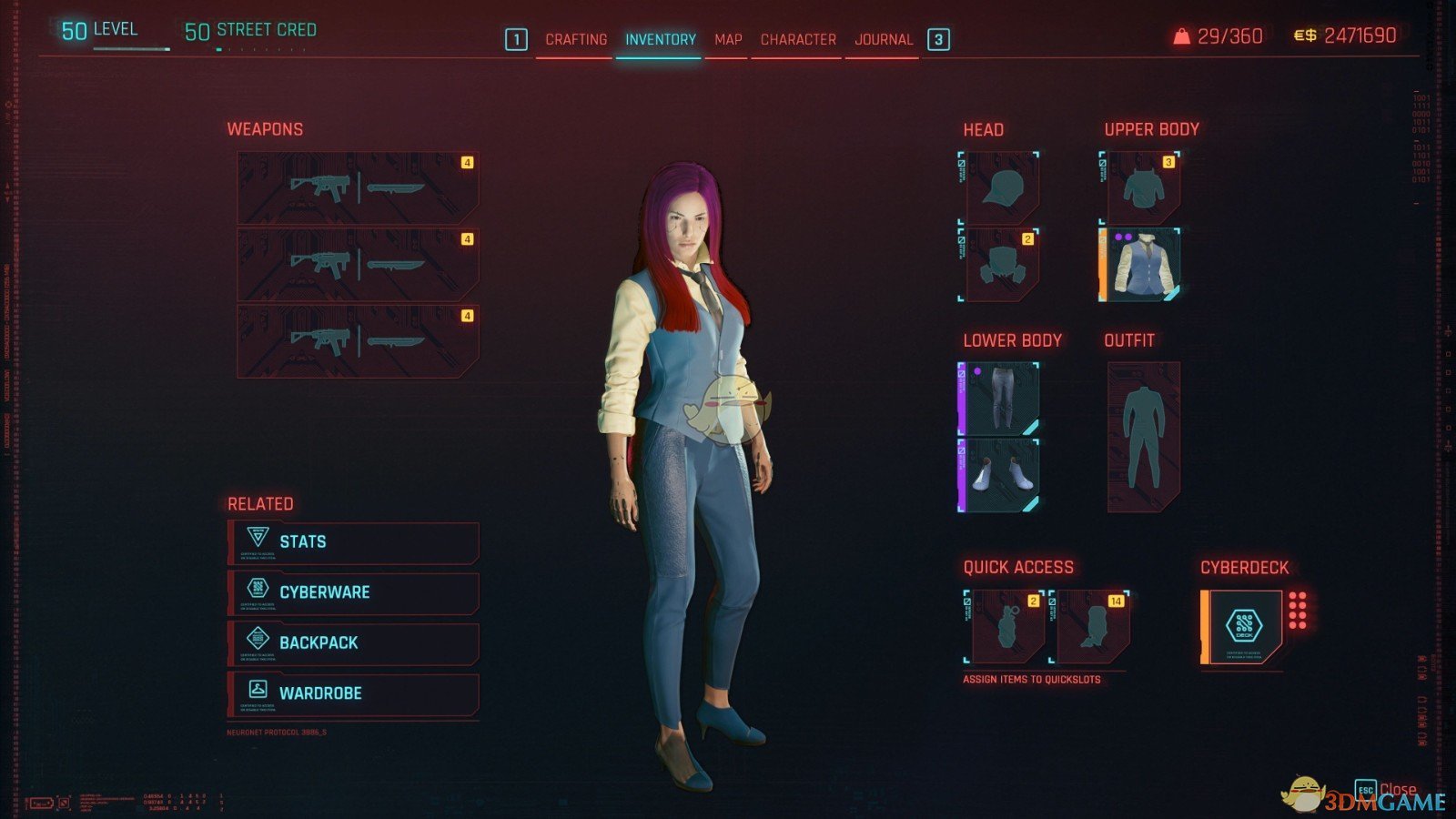Open the Map screen
The image size is (1456, 819).
[728, 39]
